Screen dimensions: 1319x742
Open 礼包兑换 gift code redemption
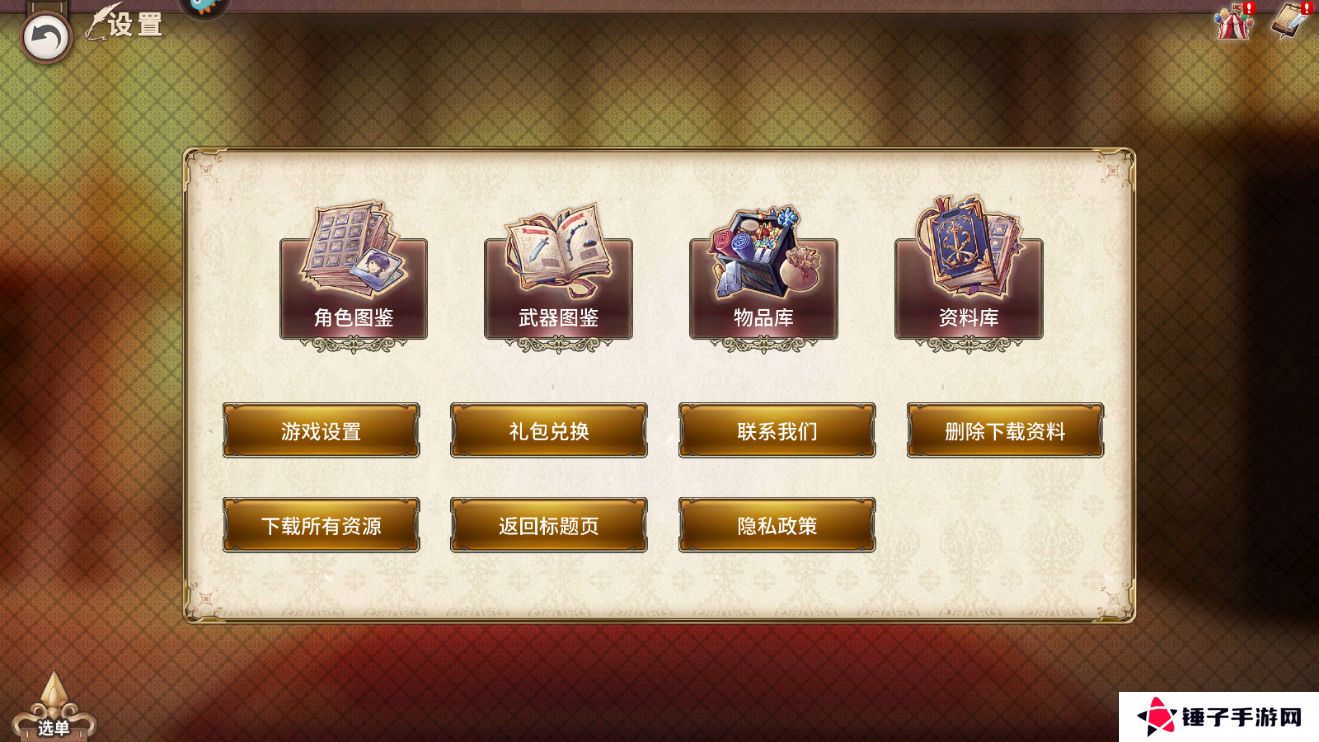[x=548, y=430]
